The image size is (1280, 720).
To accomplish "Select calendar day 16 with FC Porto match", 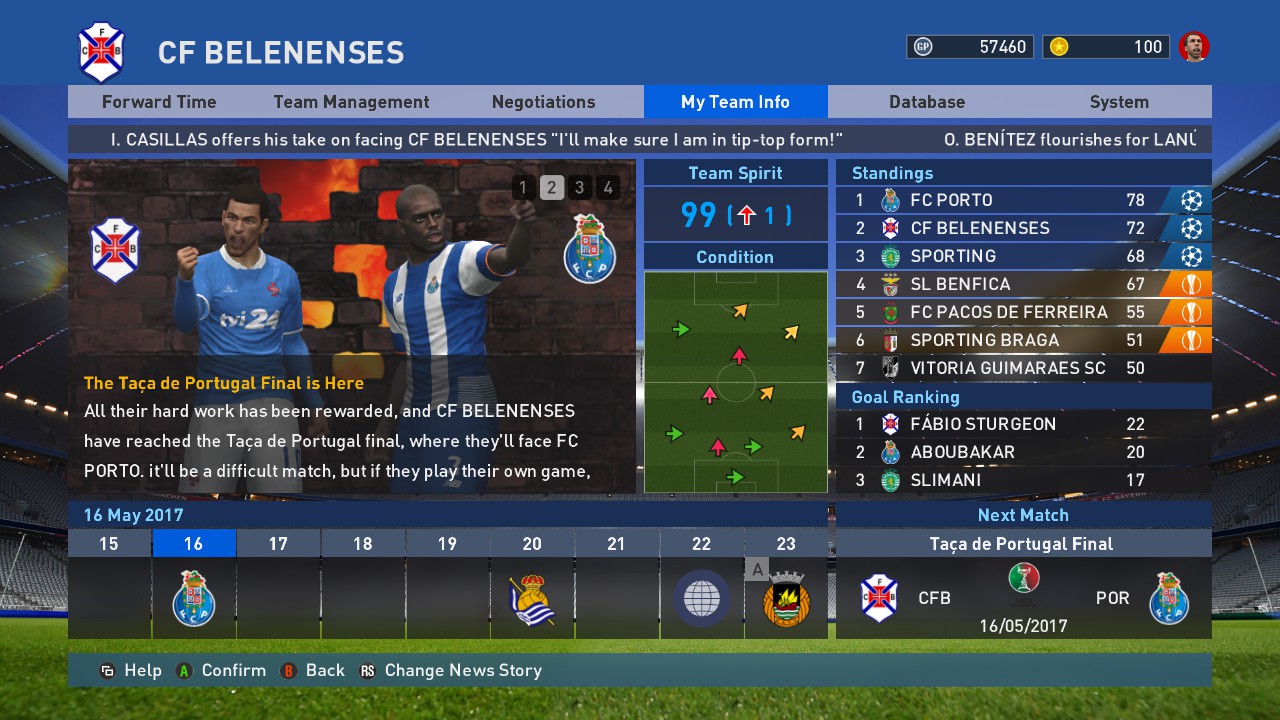I will pos(194,597).
